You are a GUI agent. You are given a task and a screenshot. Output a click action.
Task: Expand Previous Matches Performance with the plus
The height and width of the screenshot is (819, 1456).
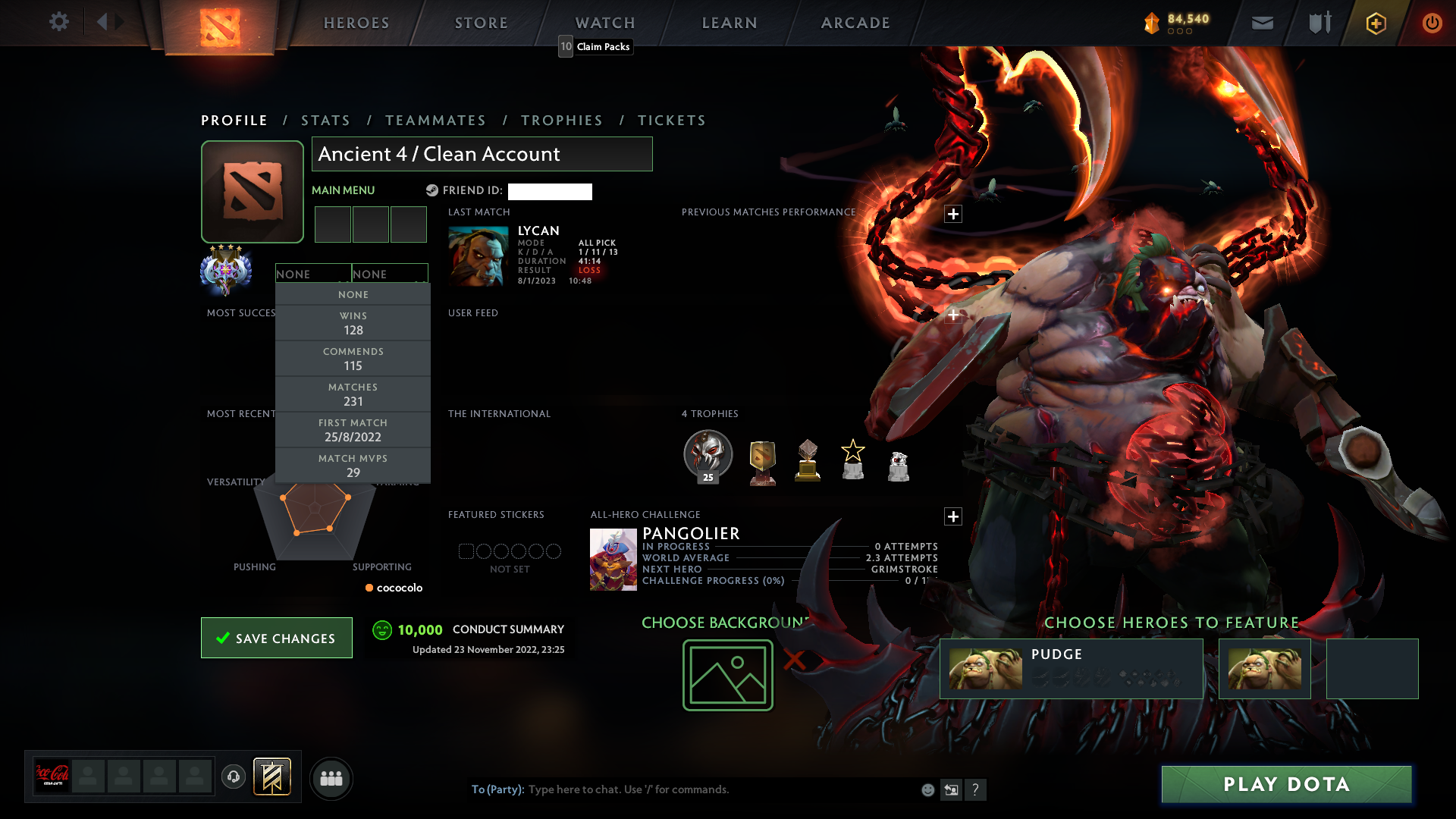coord(953,214)
